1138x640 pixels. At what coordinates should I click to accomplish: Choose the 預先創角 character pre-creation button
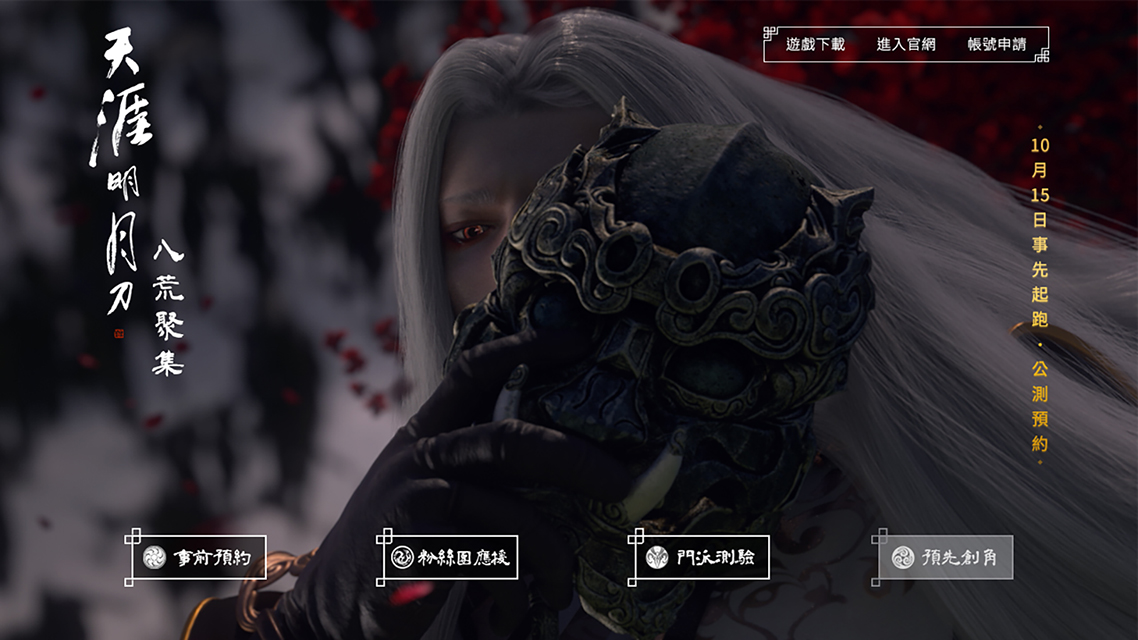pos(945,557)
